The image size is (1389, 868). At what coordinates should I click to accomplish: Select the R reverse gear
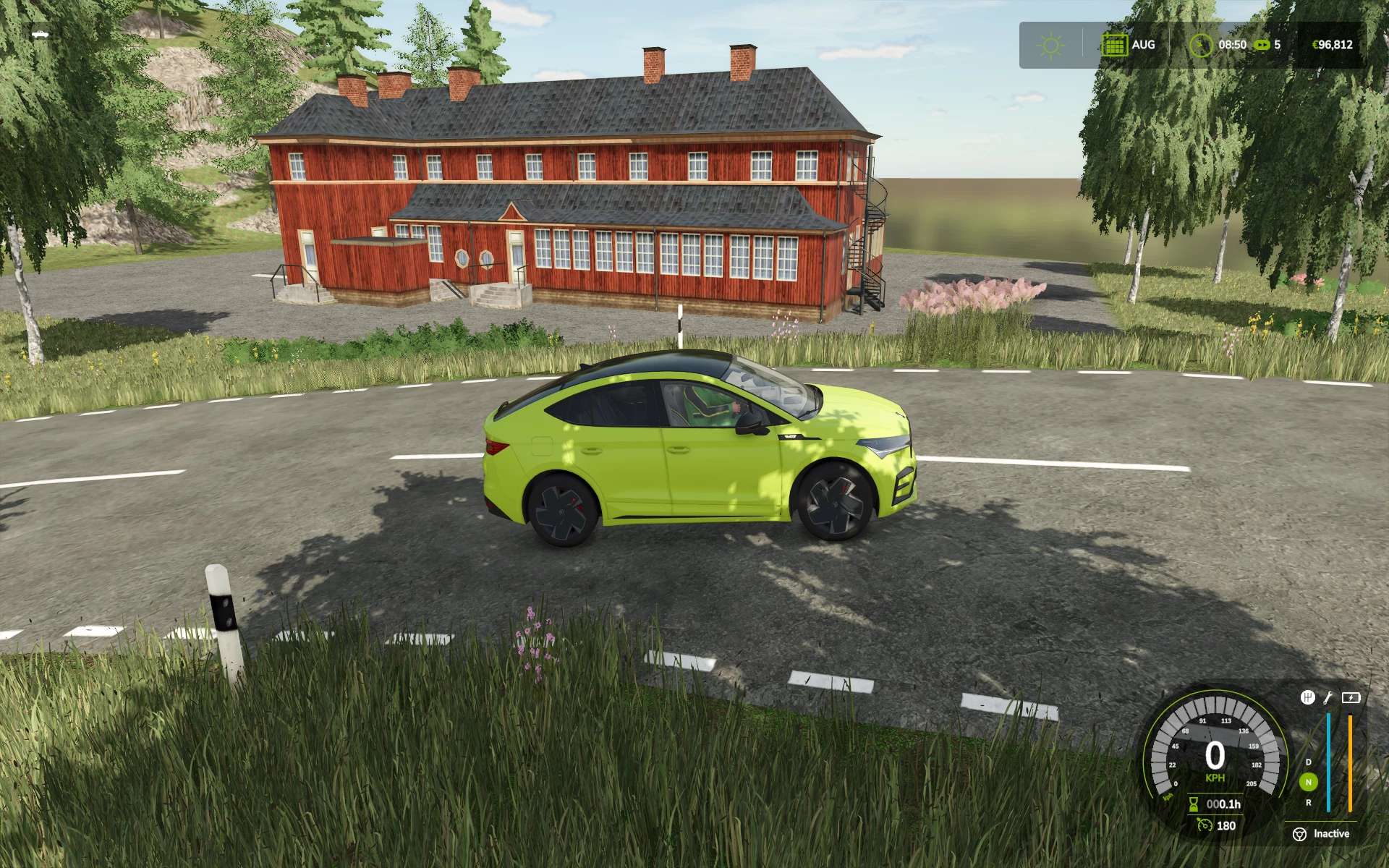1308,802
